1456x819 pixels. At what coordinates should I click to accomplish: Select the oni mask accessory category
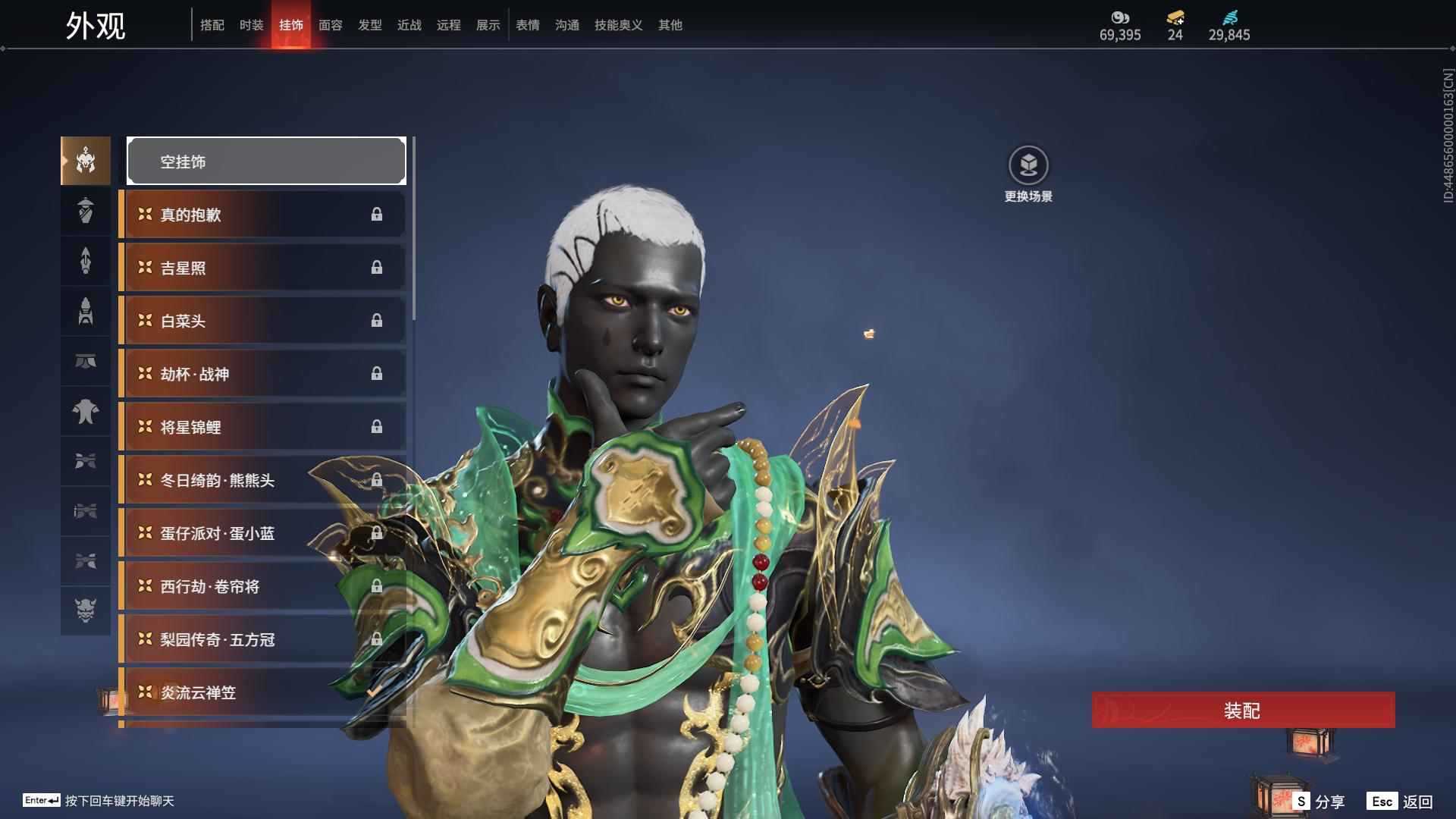pos(86,610)
